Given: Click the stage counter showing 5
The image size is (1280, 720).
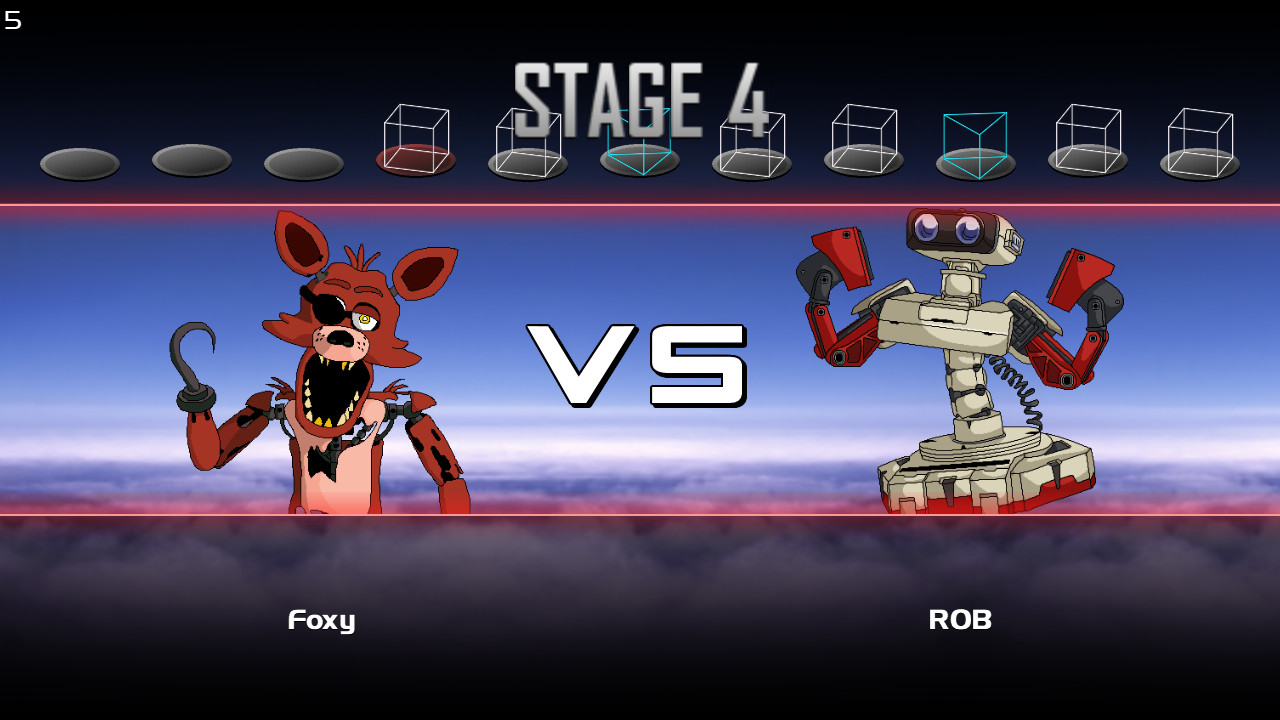Looking at the screenshot, I should click(x=13, y=20).
